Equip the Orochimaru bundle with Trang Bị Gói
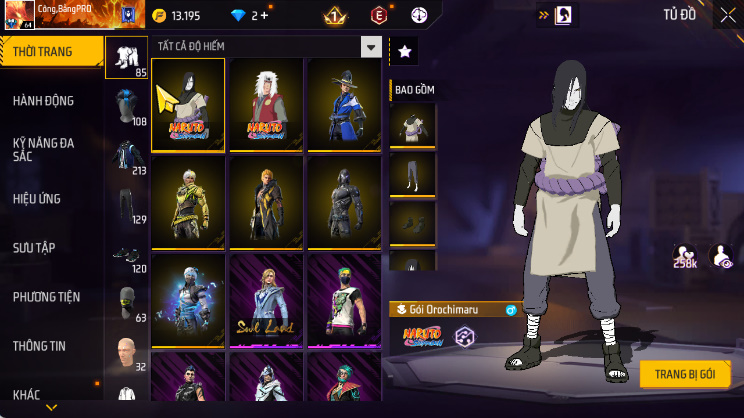The image size is (744, 418). 686,374
